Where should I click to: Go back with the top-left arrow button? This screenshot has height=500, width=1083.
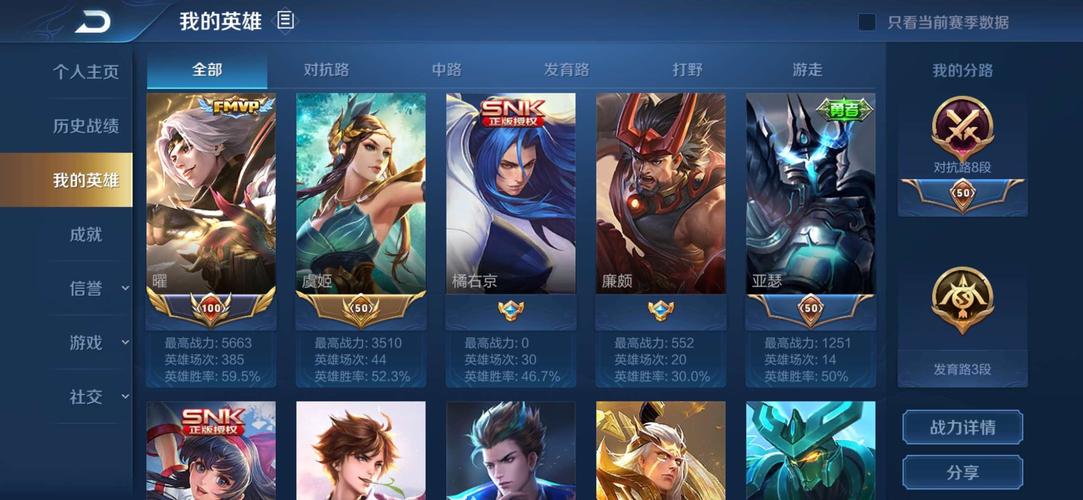pos(92,21)
